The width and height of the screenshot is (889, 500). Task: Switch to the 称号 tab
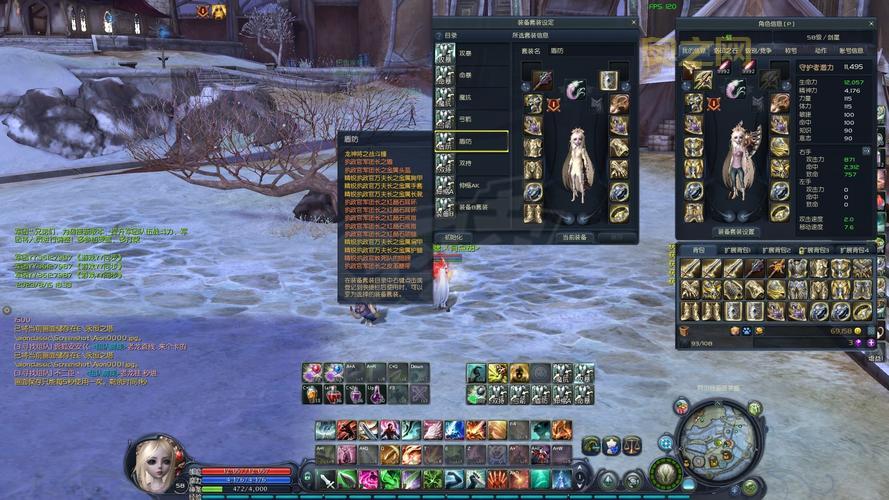tap(791, 50)
